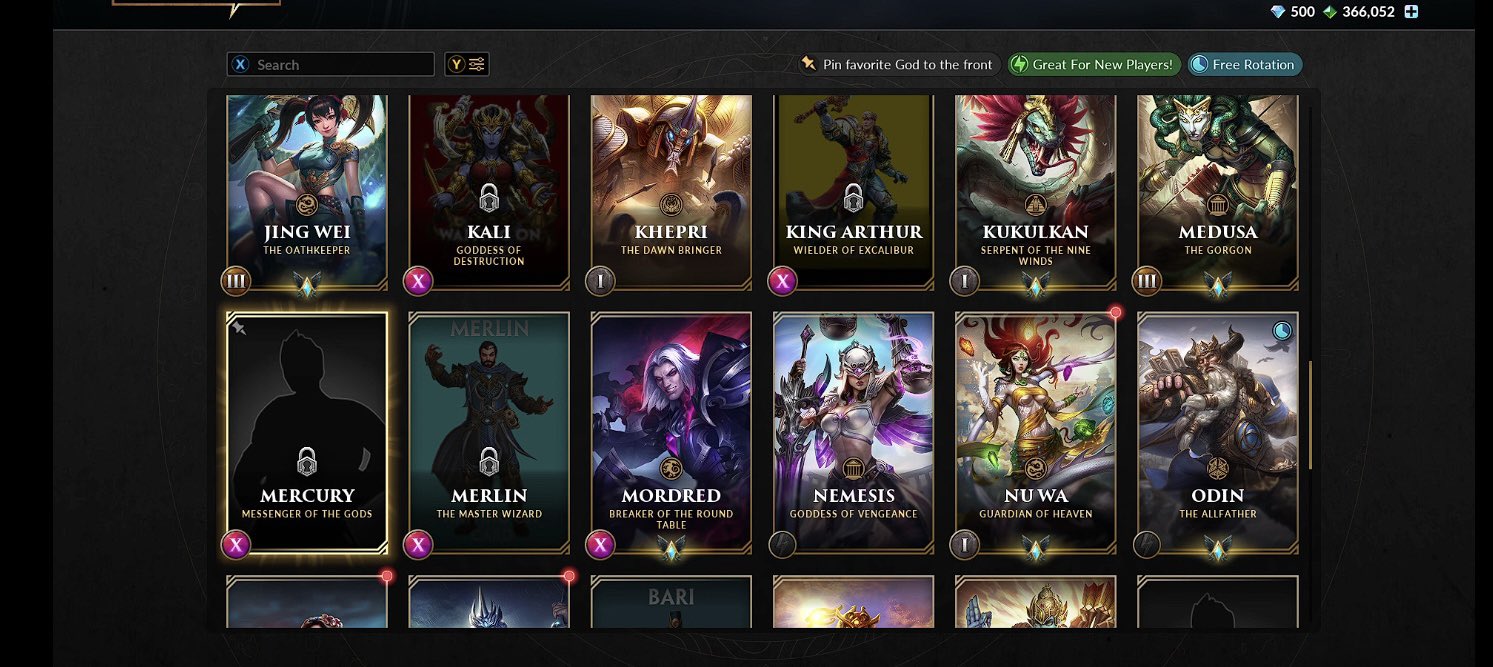Click the plus button to buy currency
The width and height of the screenshot is (1493, 667).
click(x=1411, y=12)
